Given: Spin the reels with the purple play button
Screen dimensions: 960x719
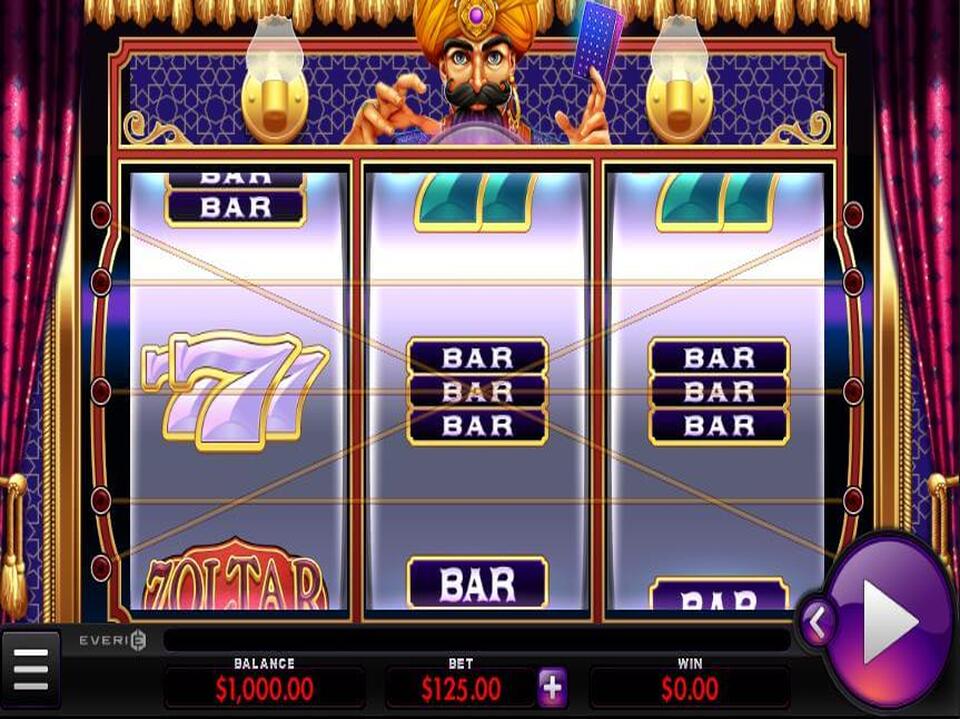Looking at the screenshot, I should click(x=891, y=621).
